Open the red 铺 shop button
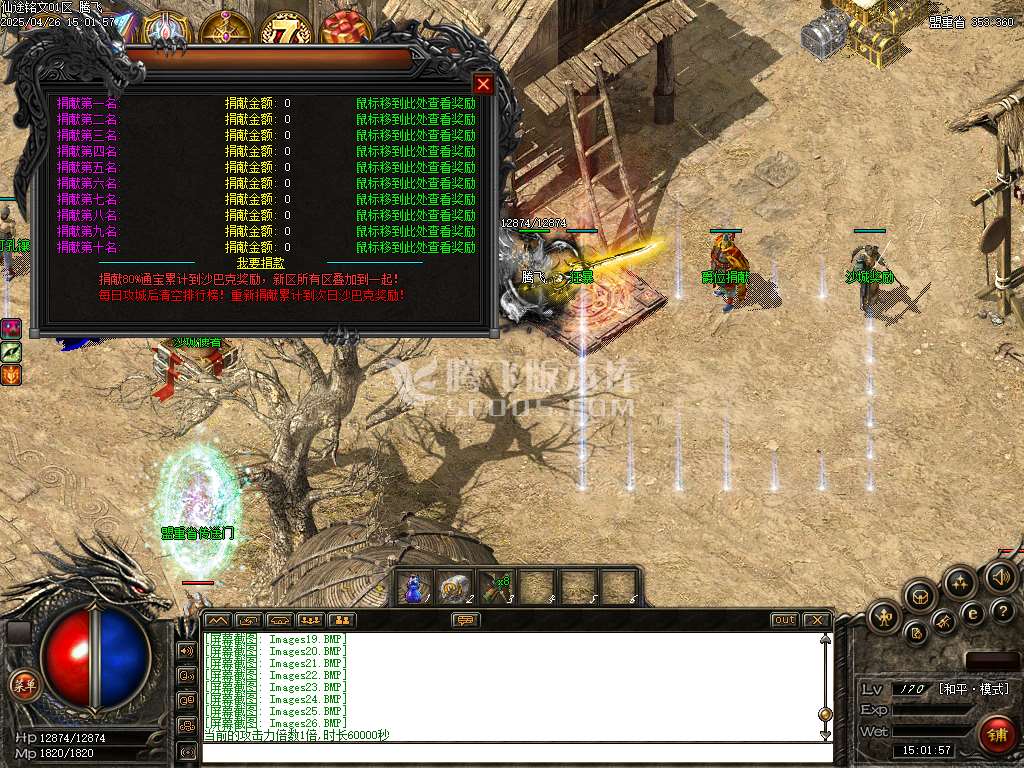 click(x=996, y=735)
